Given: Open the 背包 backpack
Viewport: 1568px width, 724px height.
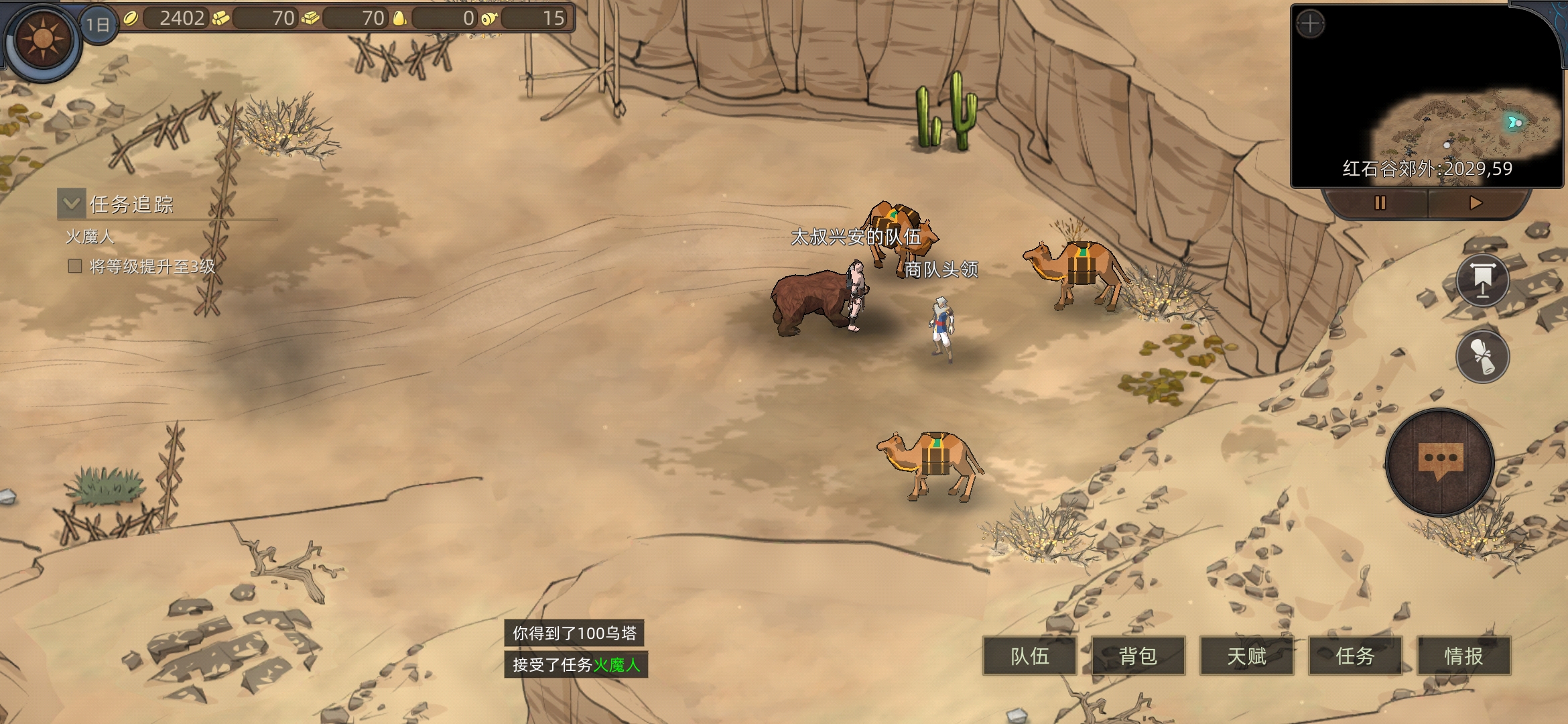Looking at the screenshot, I should pyautogui.click(x=1138, y=656).
